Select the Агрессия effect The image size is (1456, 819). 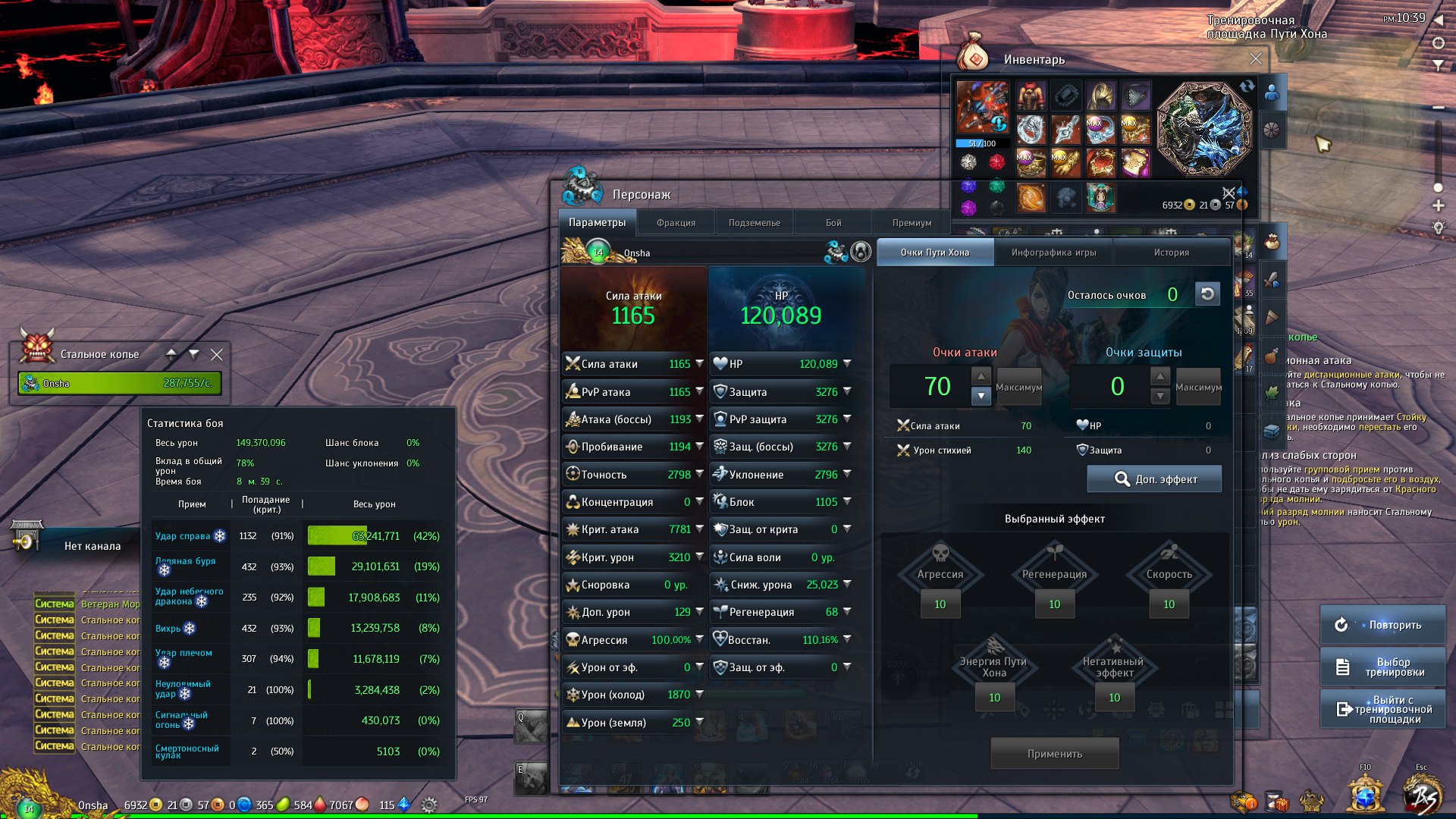[x=940, y=574]
